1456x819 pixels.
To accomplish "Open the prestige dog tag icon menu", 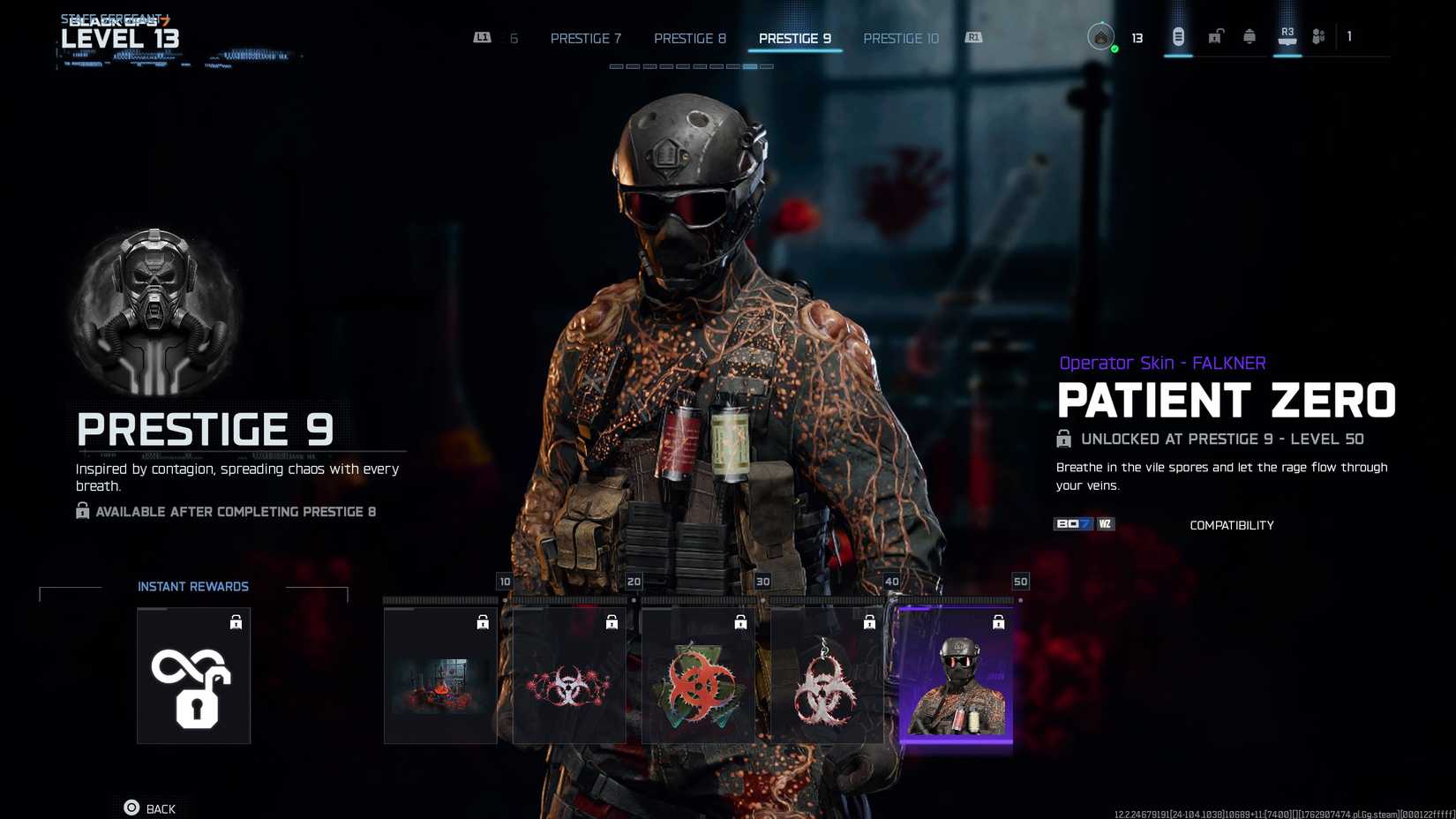I will click(x=1177, y=38).
